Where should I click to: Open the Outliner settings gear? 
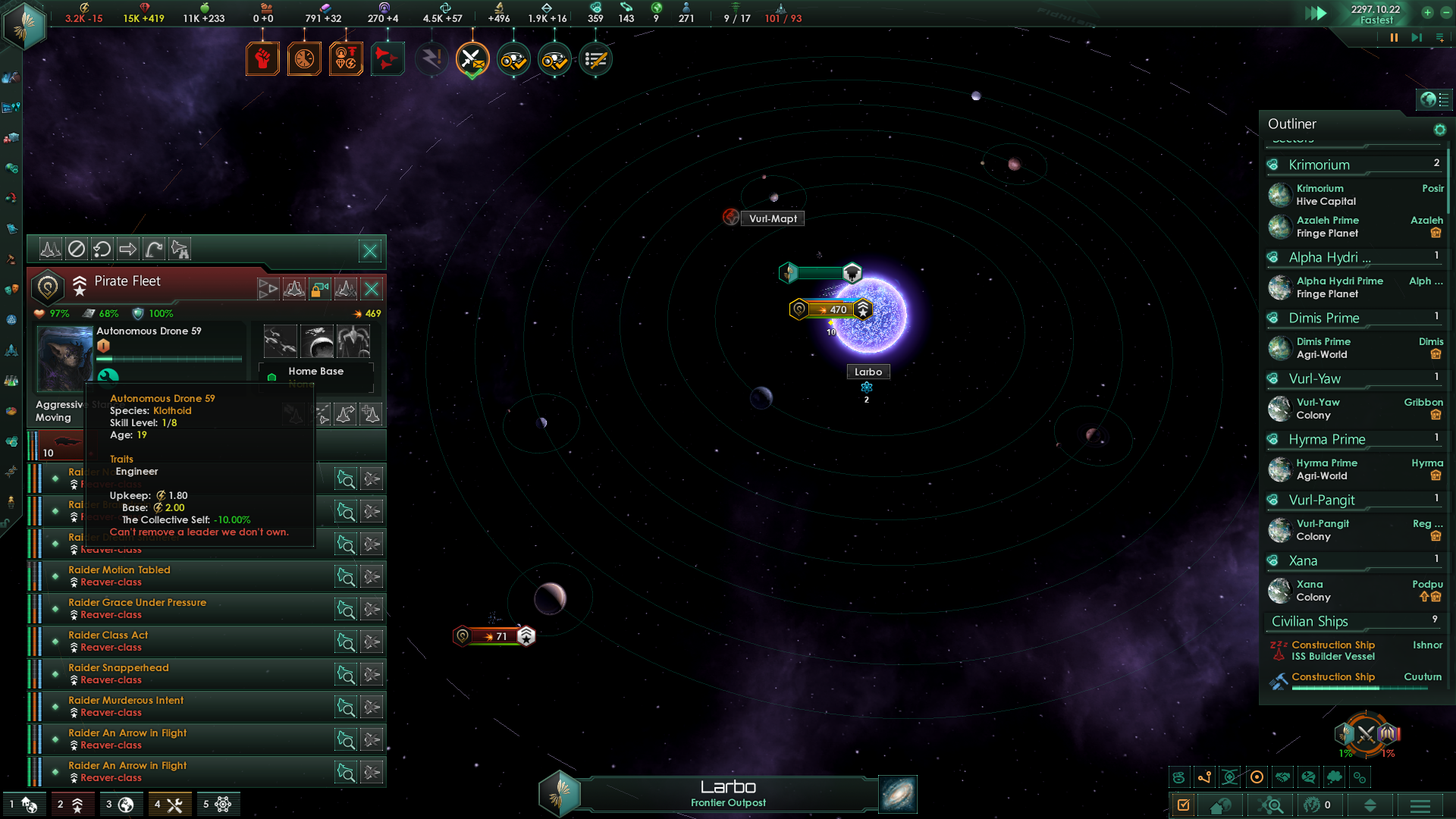tap(1439, 130)
